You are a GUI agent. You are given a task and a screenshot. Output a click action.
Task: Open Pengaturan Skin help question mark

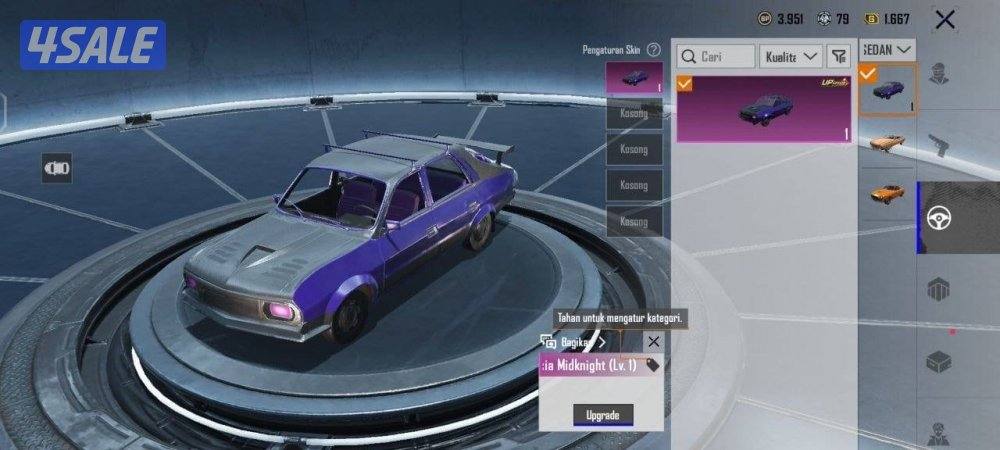pos(653,49)
